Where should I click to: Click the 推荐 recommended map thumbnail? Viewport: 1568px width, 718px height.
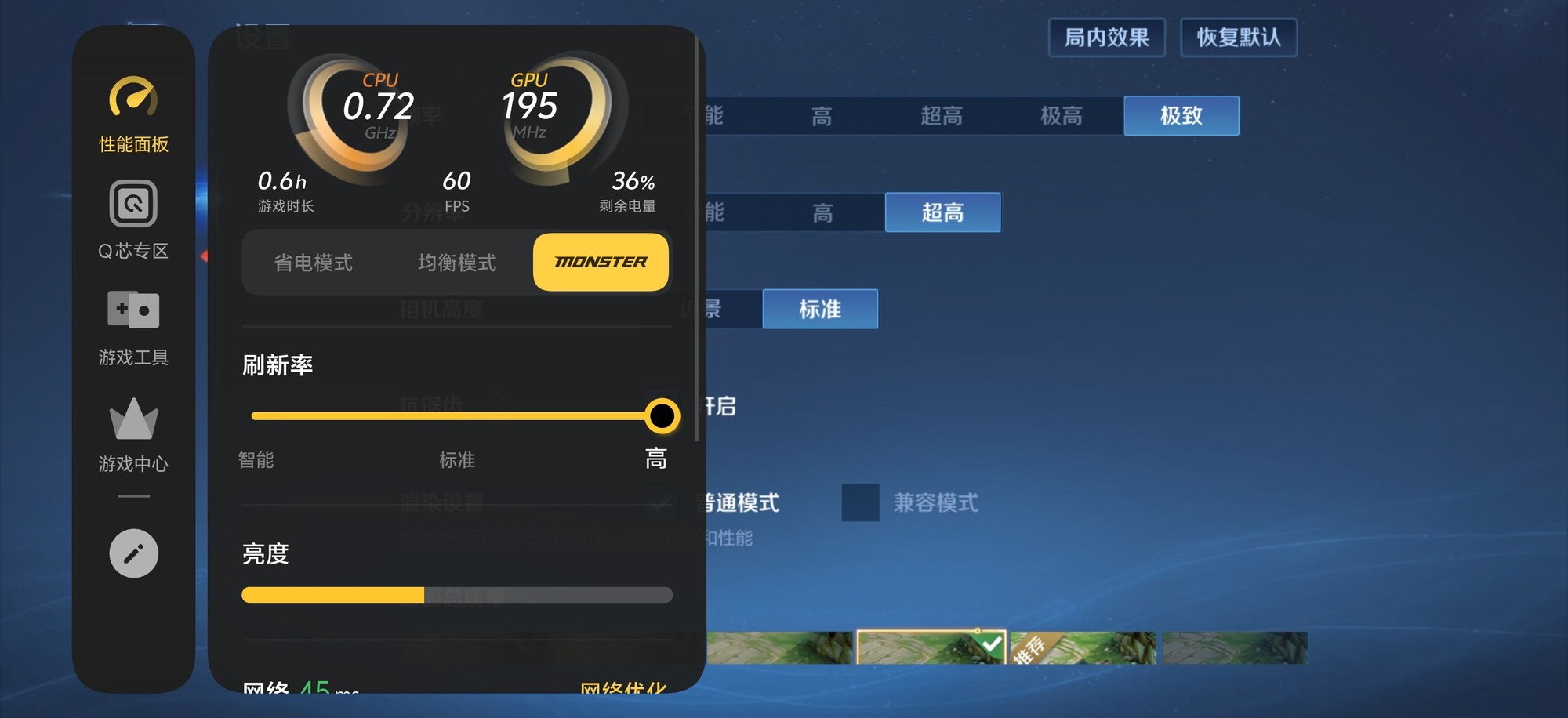coord(1082,644)
